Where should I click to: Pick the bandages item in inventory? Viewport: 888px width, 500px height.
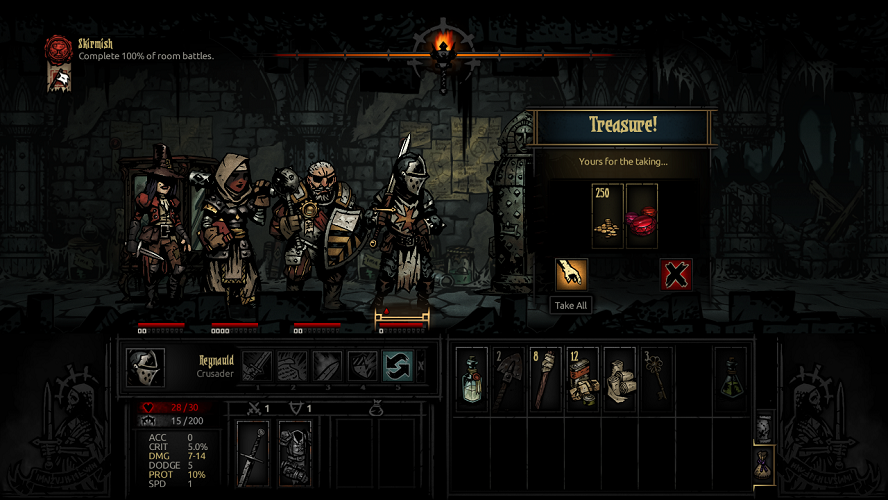coord(619,379)
